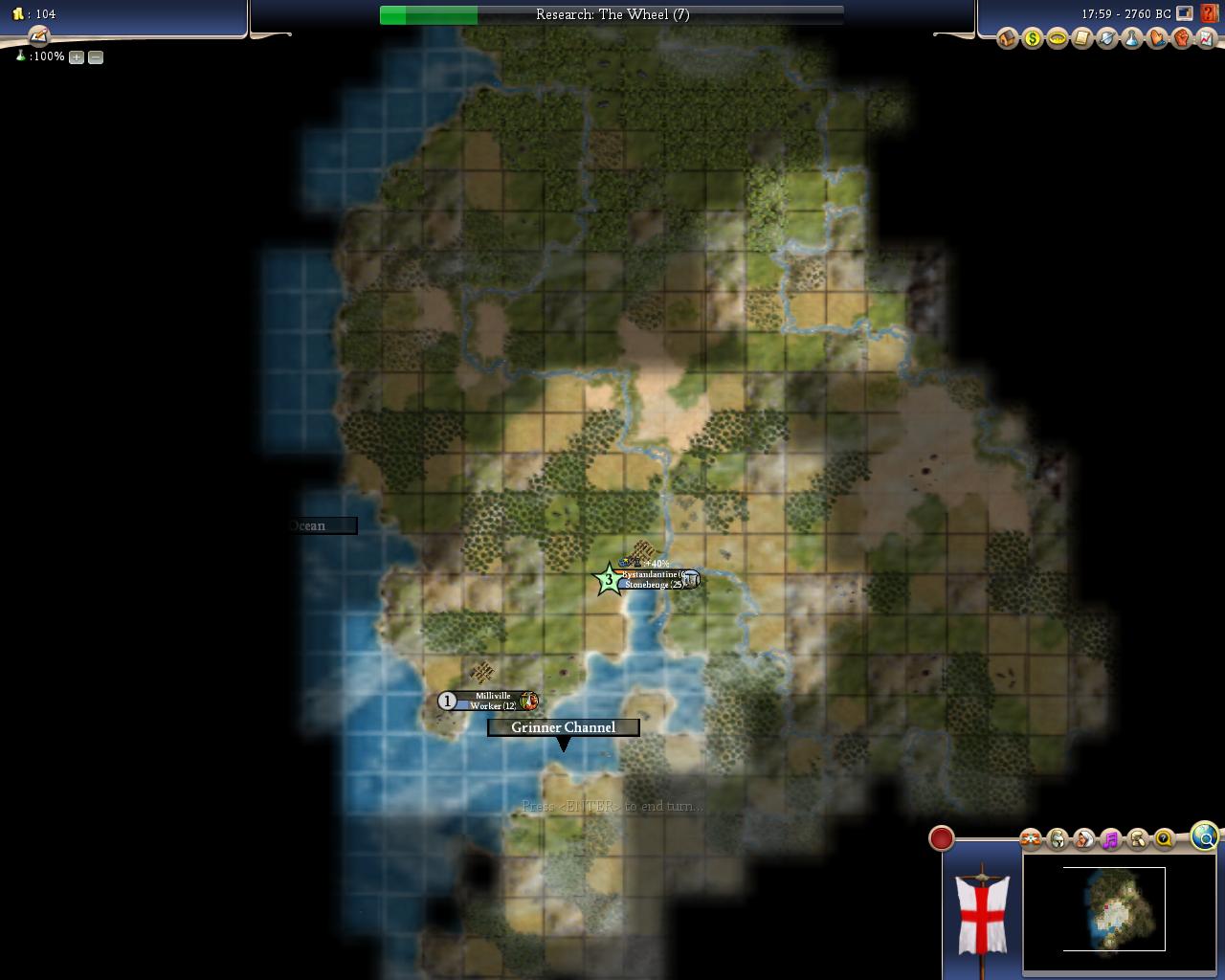
Task: Open the info screen graph icon
Action: pos(1206,38)
